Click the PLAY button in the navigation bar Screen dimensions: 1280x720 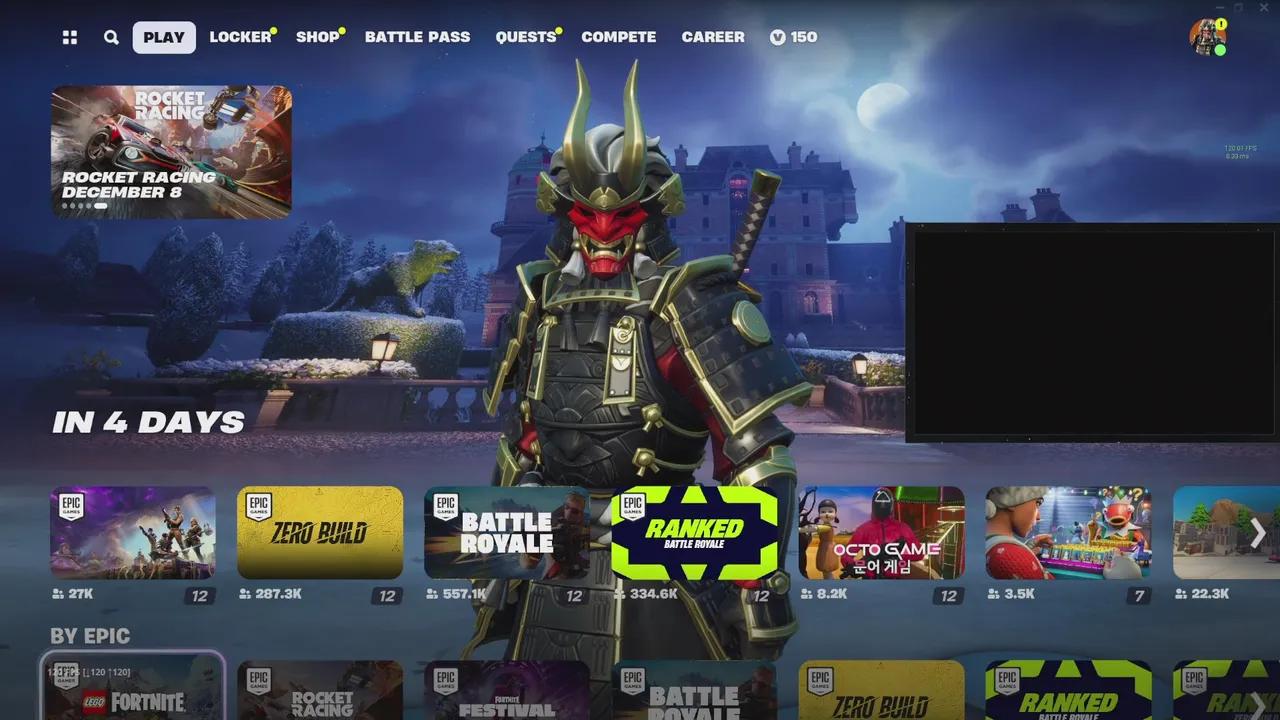163,37
